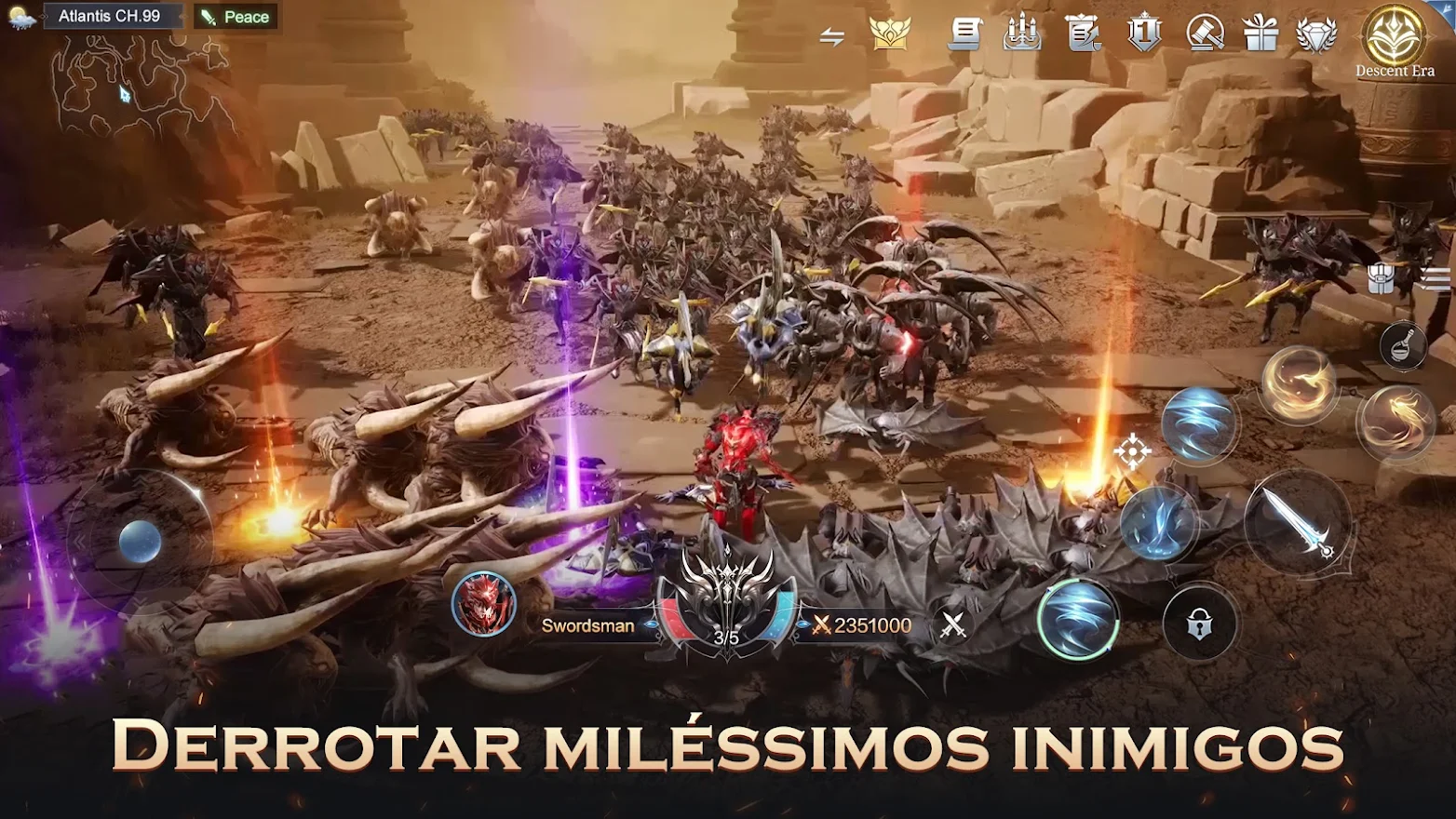Open the diamond benefits icon

point(1315,35)
